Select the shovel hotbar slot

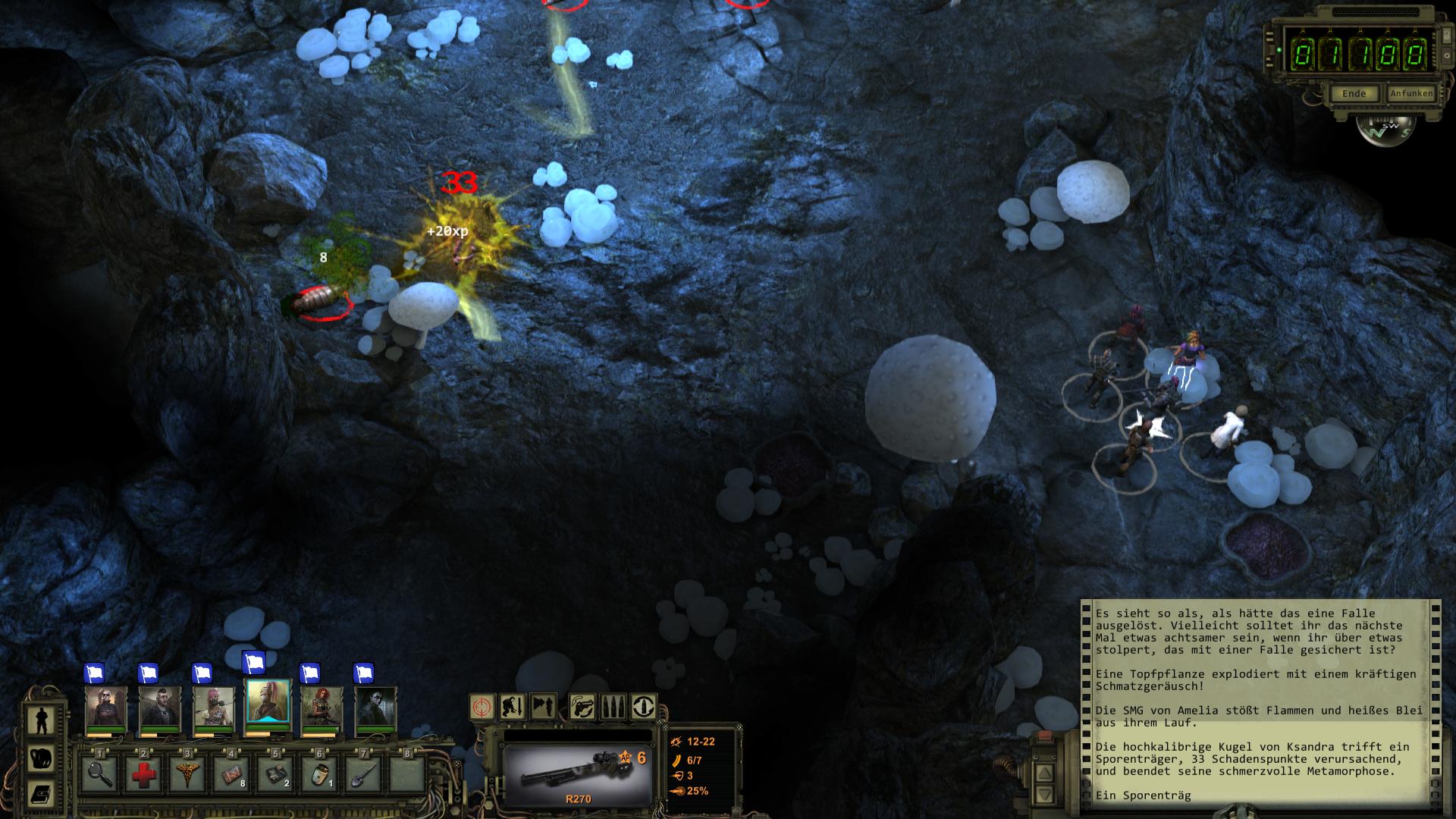click(363, 775)
